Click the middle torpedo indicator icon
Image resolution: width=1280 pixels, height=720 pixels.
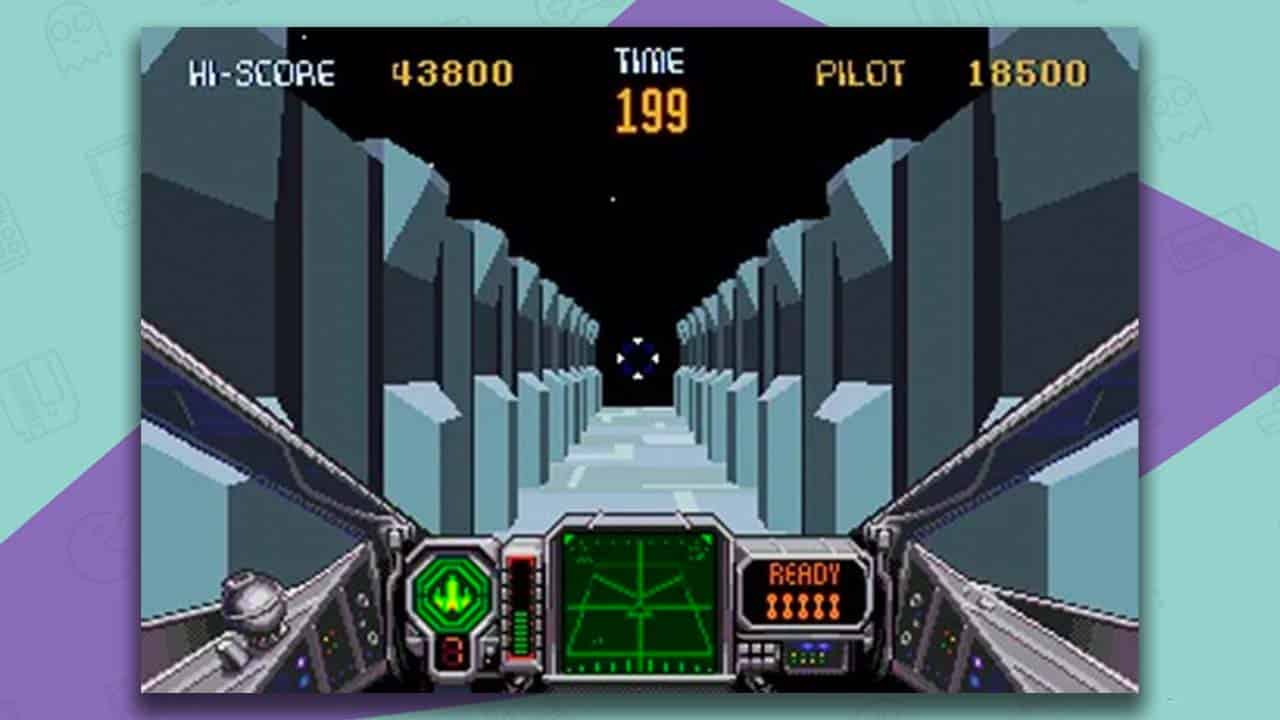(x=803, y=605)
